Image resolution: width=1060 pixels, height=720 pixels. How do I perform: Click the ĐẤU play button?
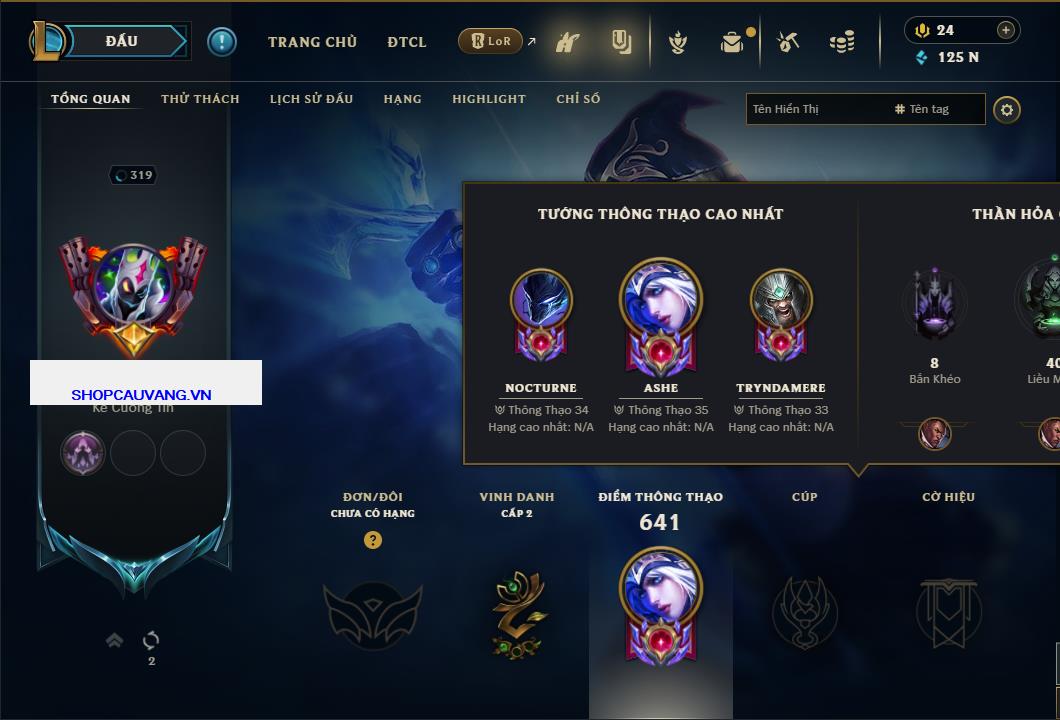click(x=122, y=41)
